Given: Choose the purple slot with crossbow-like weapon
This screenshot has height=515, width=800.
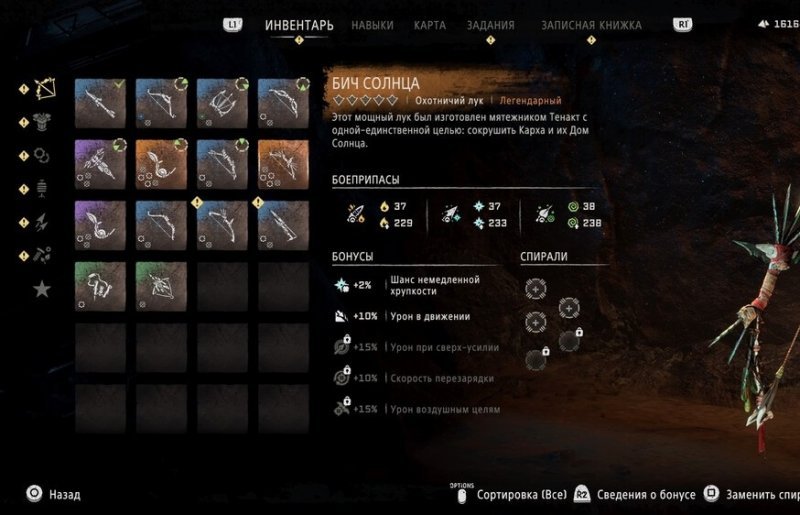Looking at the screenshot, I should (x=100, y=164).
